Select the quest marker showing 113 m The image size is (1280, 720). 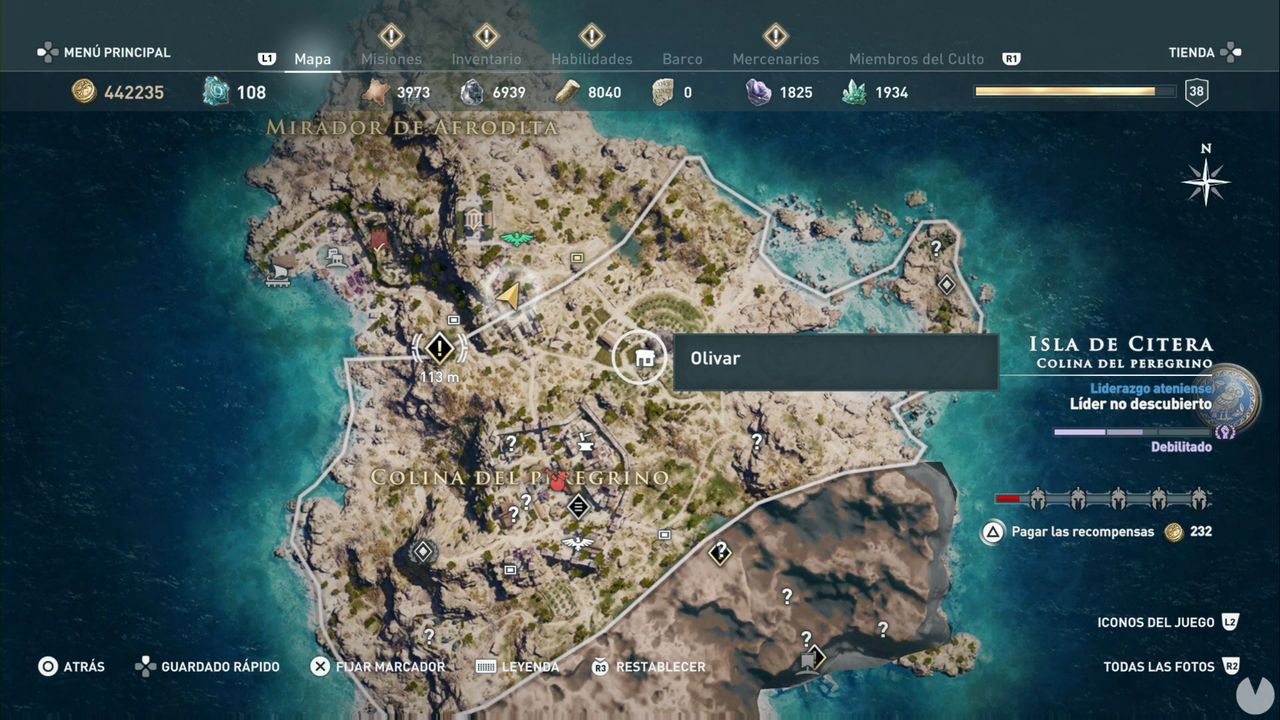pyautogui.click(x=438, y=348)
